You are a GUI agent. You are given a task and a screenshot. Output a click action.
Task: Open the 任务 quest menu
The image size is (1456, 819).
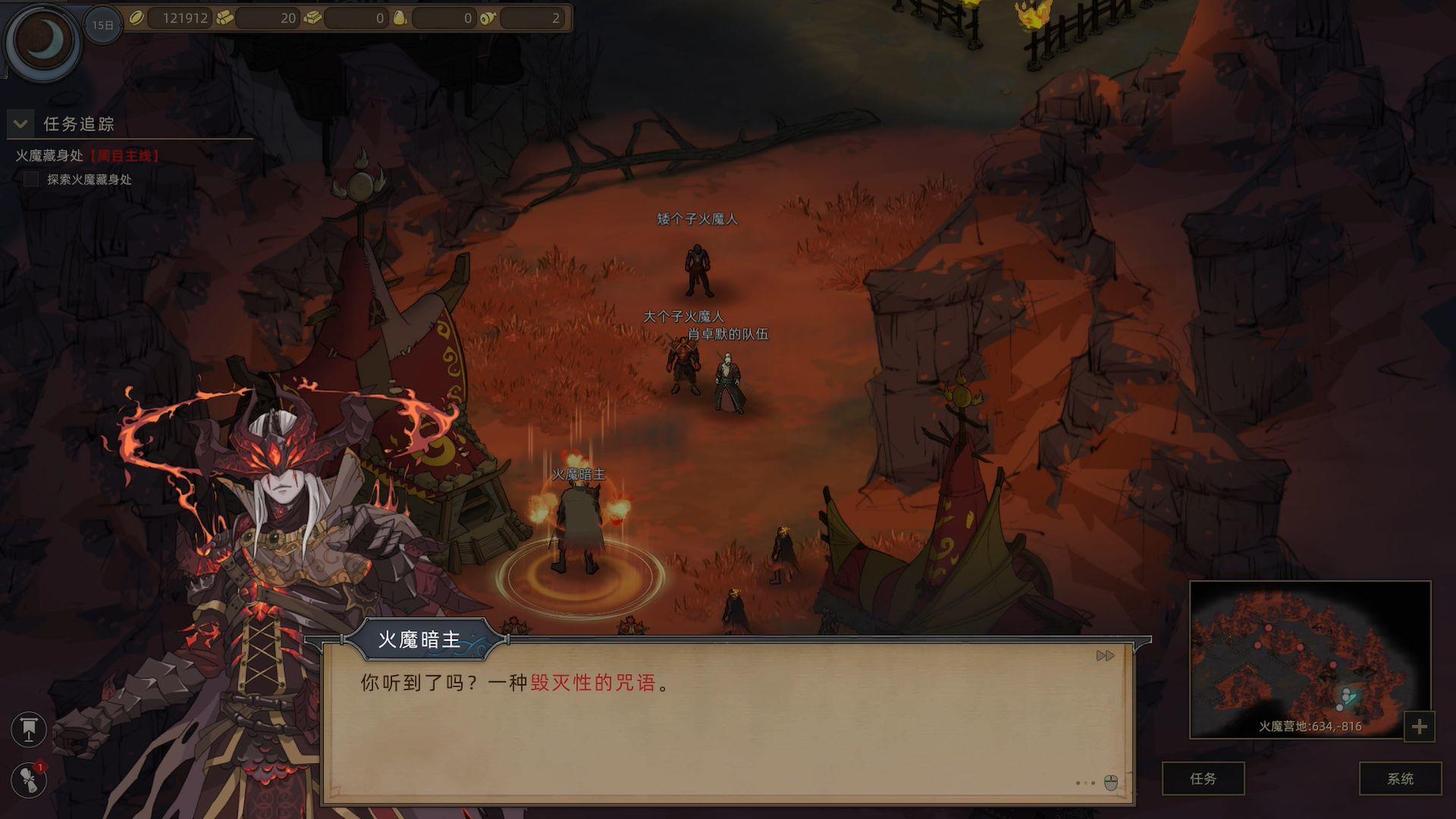(x=1206, y=779)
